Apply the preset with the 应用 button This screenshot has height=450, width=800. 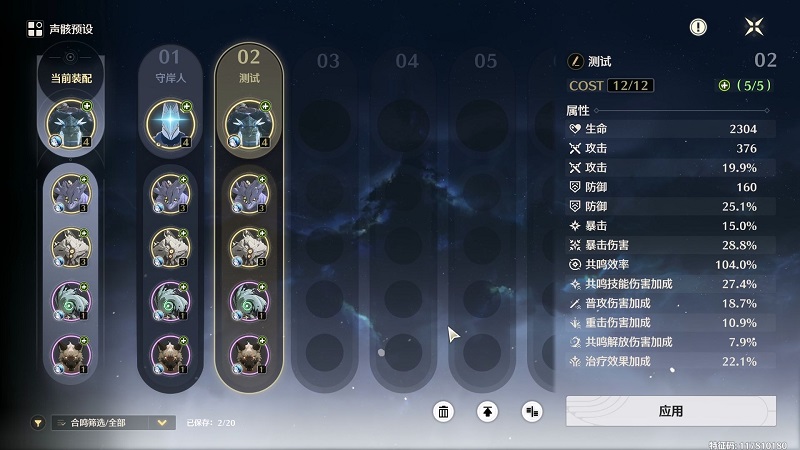point(670,410)
